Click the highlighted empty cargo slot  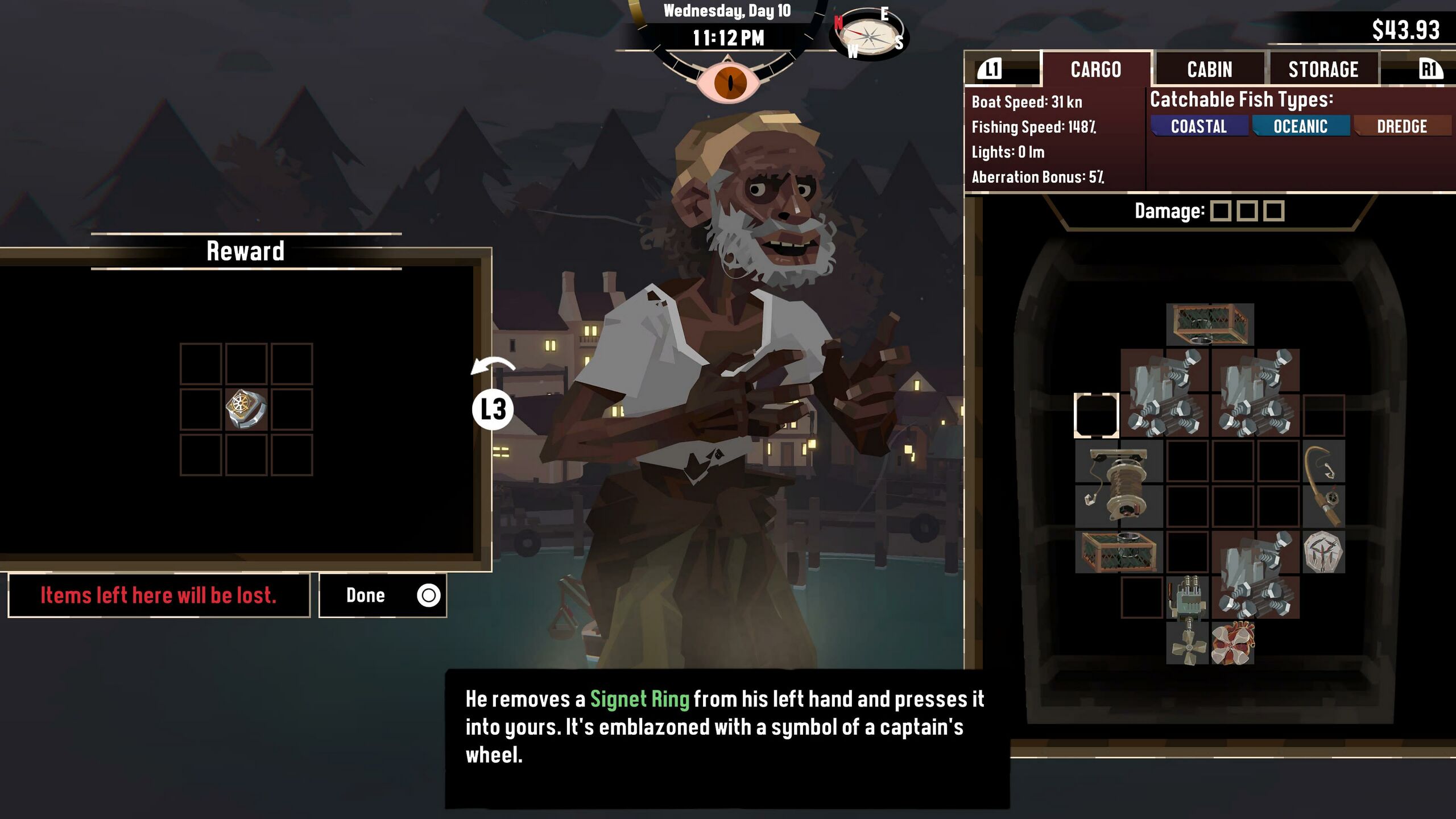tap(1096, 415)
